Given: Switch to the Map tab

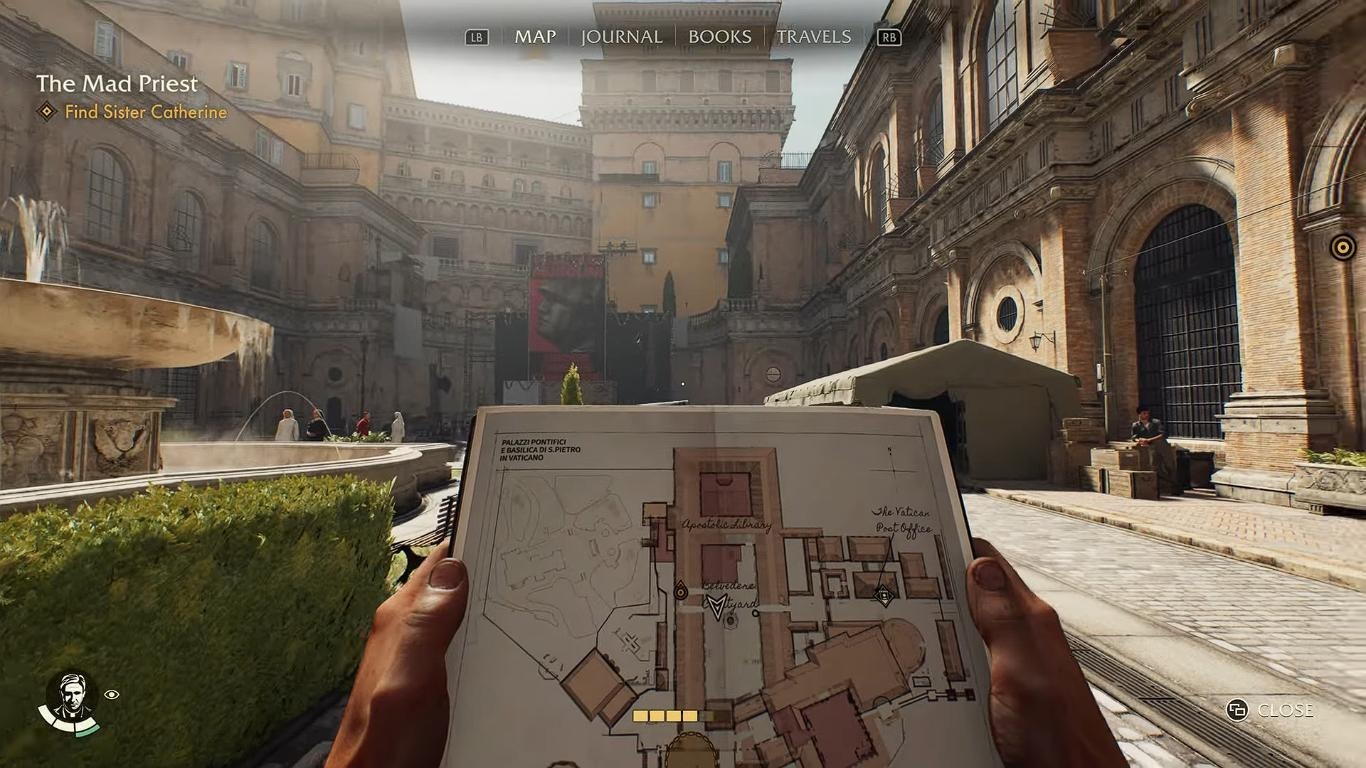Looking at the screenshot, I should pos(535,37).
